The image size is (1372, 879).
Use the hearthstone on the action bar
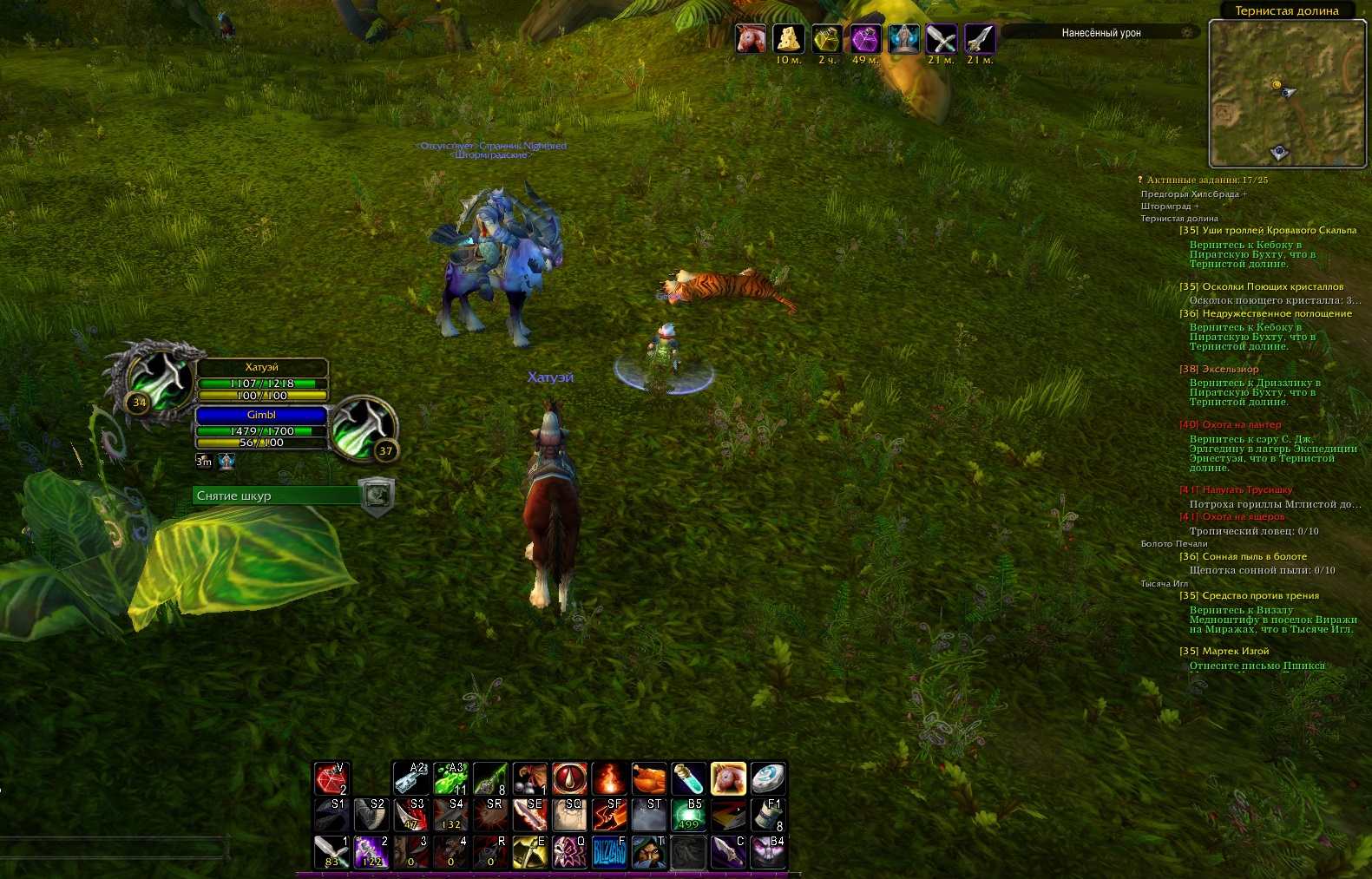click(x=768, y=779)
